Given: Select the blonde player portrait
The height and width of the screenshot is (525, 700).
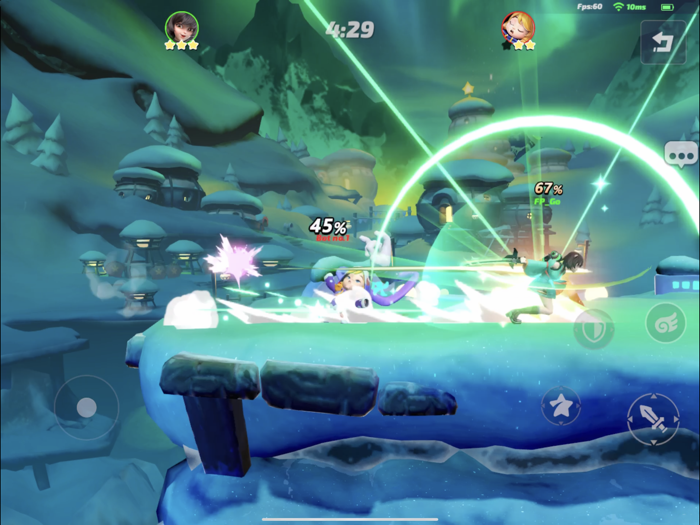Looking at the screenshot, I should click(x=518, y=27).
